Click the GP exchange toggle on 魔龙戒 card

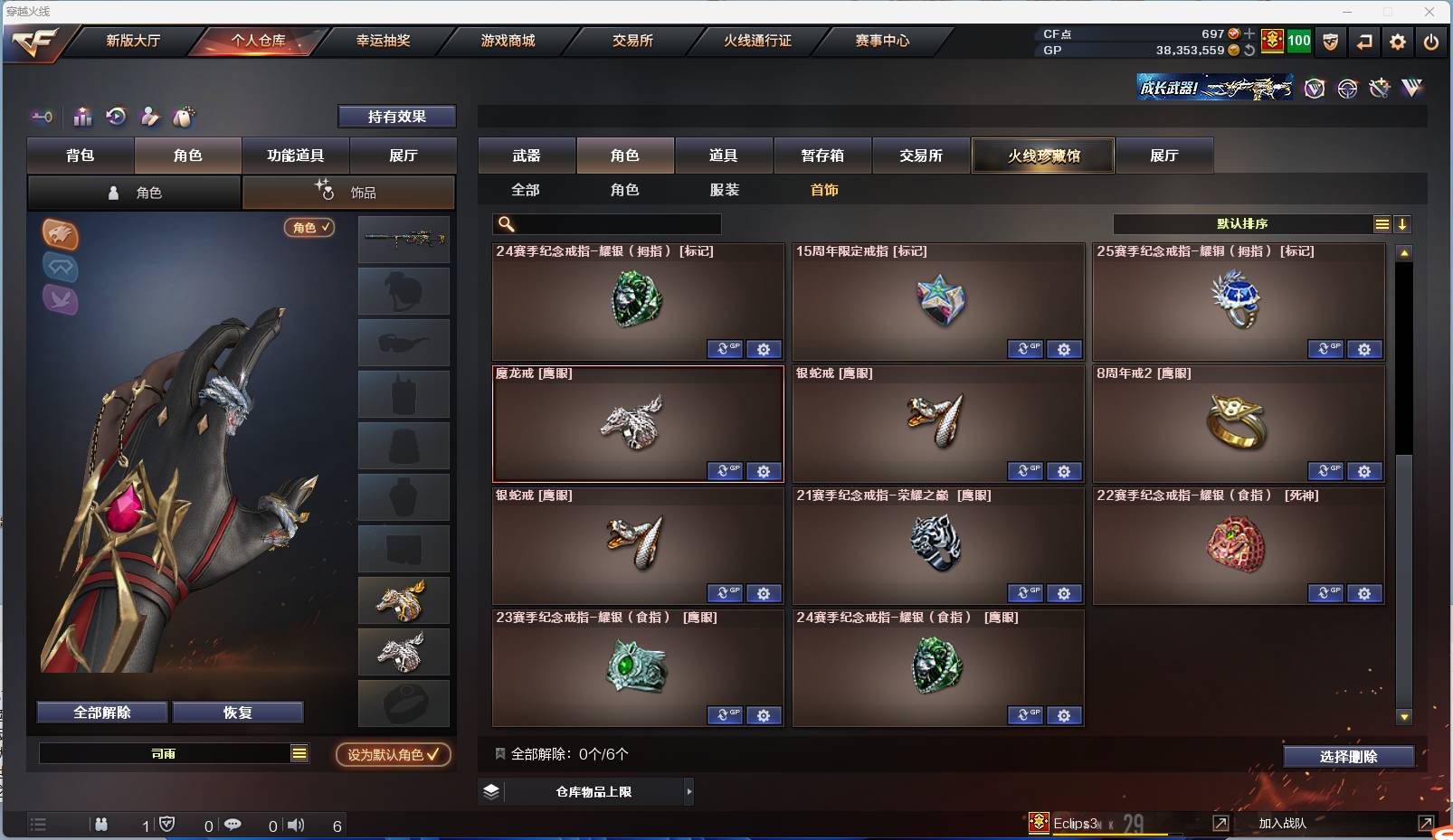coord(725,471)
